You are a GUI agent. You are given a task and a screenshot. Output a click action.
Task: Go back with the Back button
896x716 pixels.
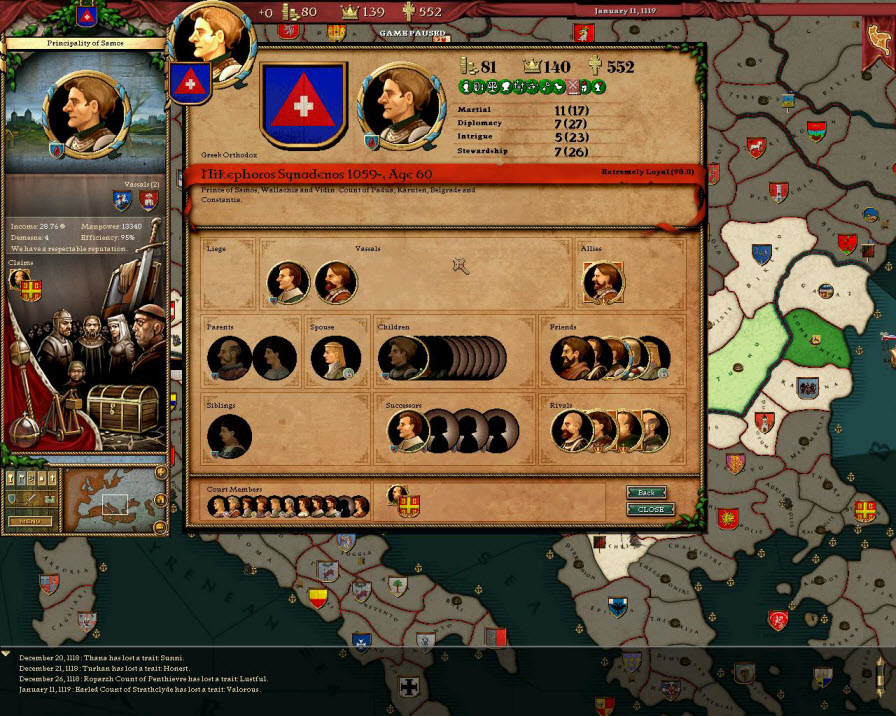tap(646, 493)
